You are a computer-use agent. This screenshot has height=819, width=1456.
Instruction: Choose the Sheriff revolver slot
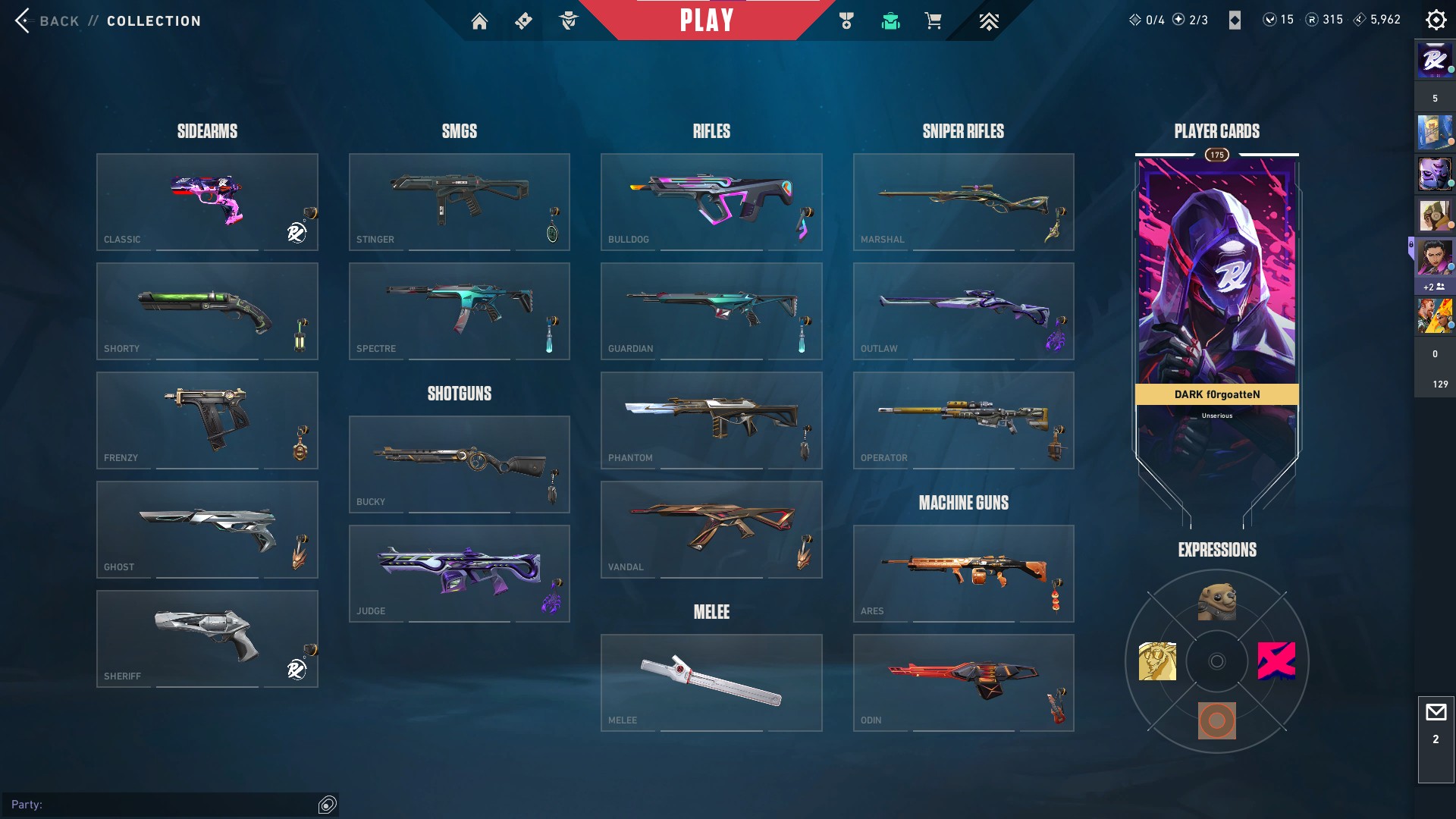coord(207,639)
